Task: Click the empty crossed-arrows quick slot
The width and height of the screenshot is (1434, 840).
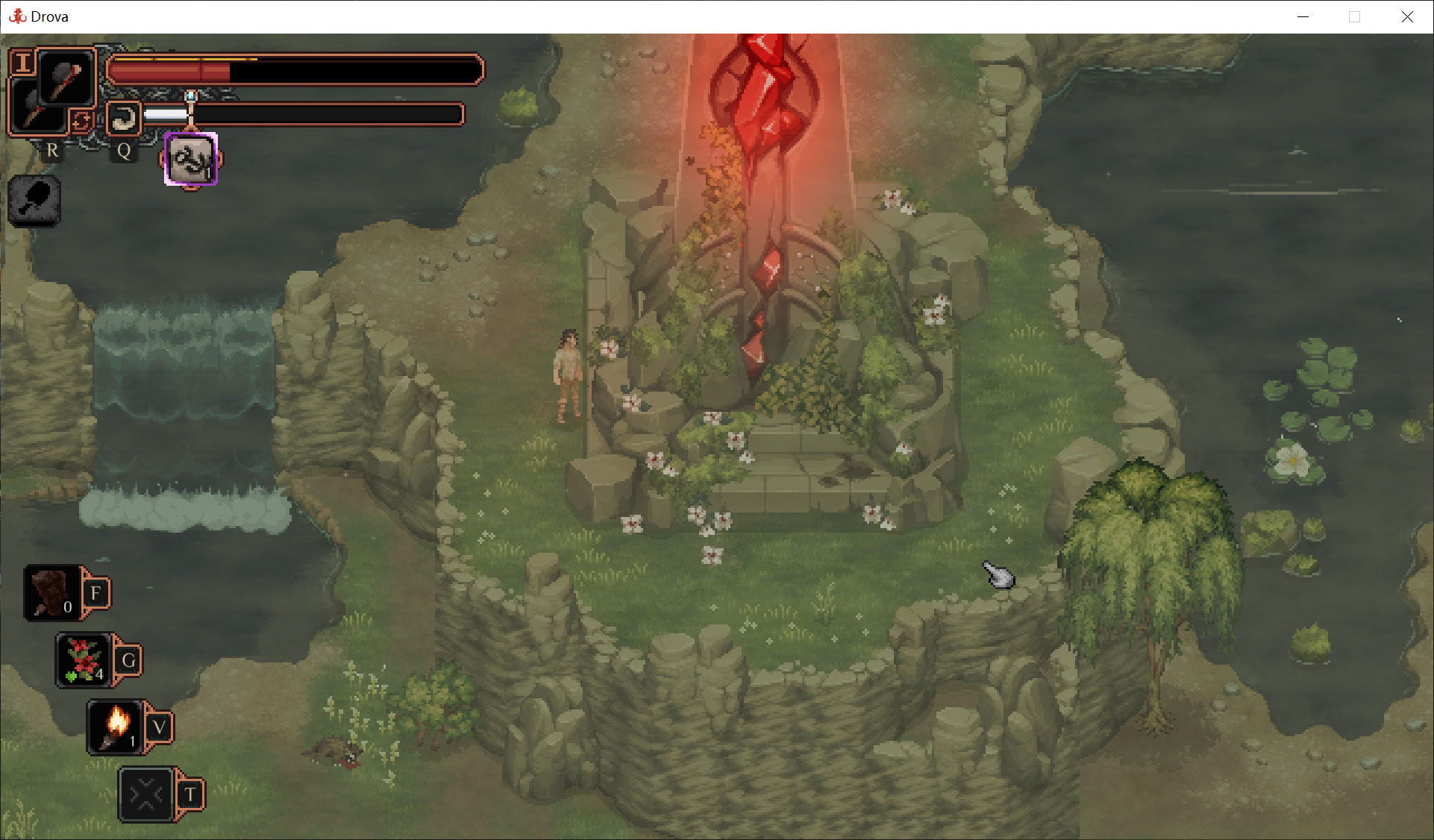Action: pyautogui.click(x=146, y=794)
